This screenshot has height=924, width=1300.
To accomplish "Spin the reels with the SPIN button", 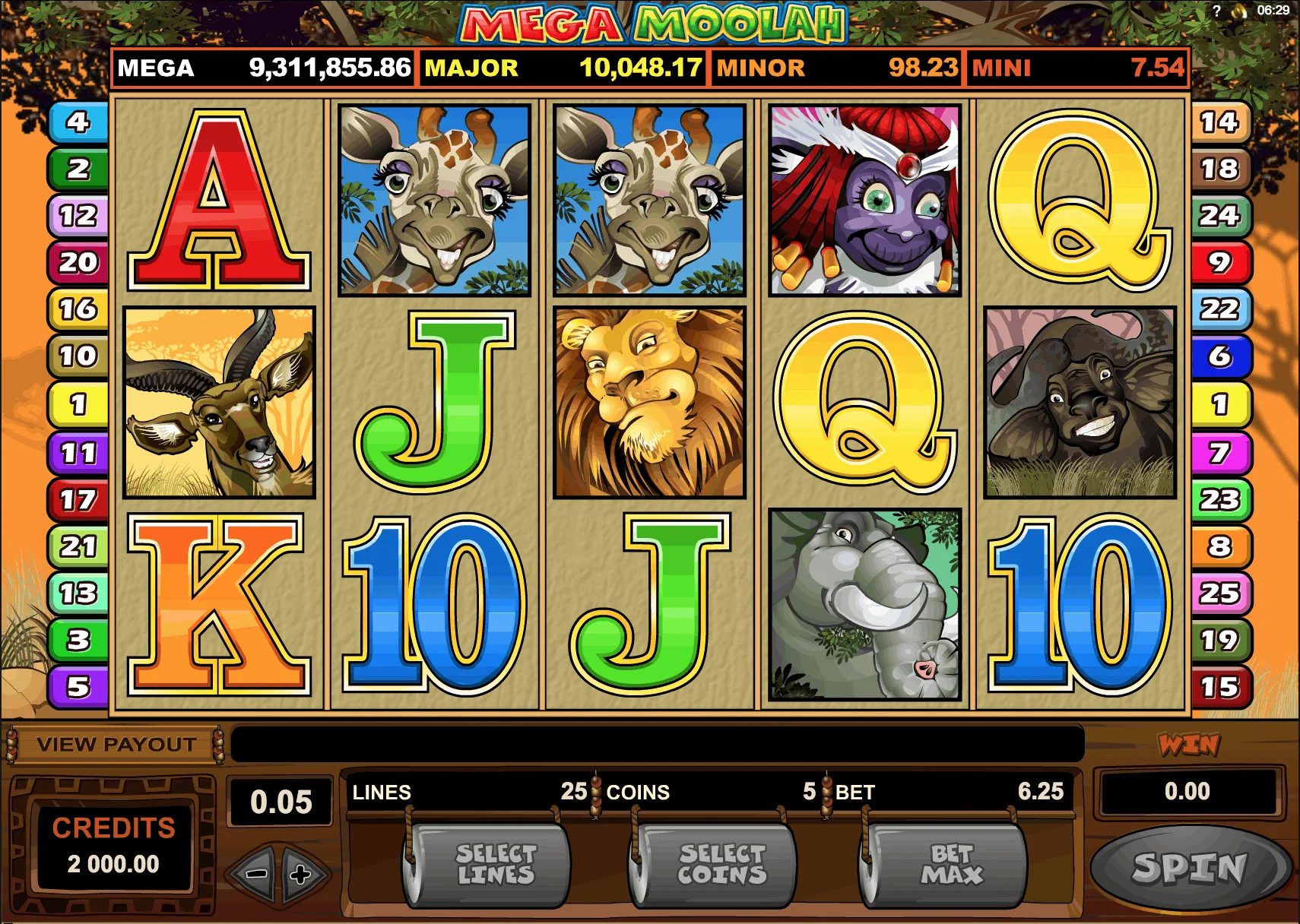I will pyautogui.click(x=1190, y=867).
